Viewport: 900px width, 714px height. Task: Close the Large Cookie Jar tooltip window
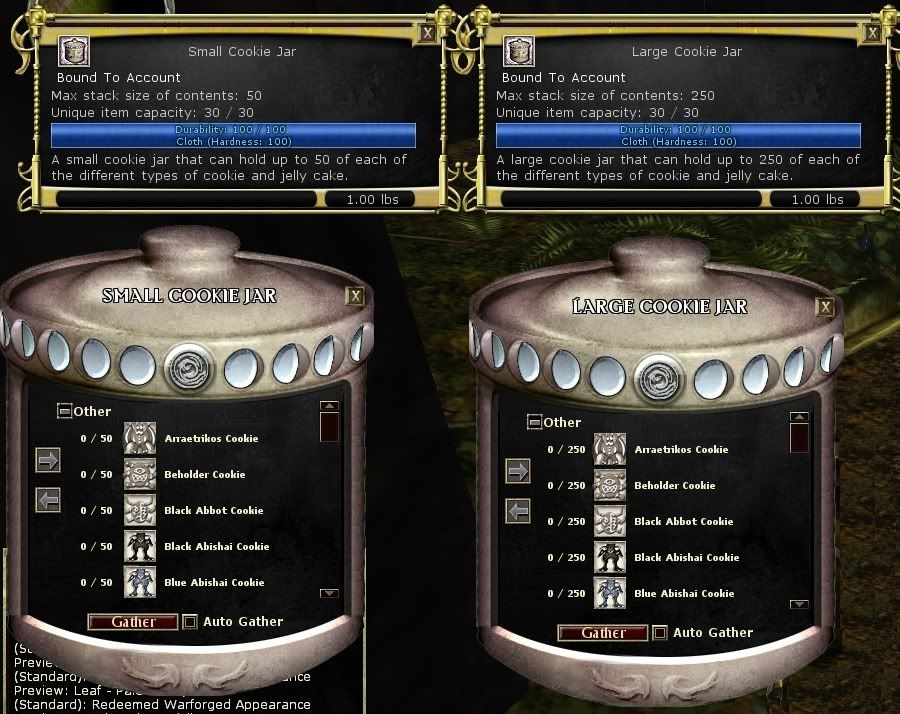click(x=872, y=32)
